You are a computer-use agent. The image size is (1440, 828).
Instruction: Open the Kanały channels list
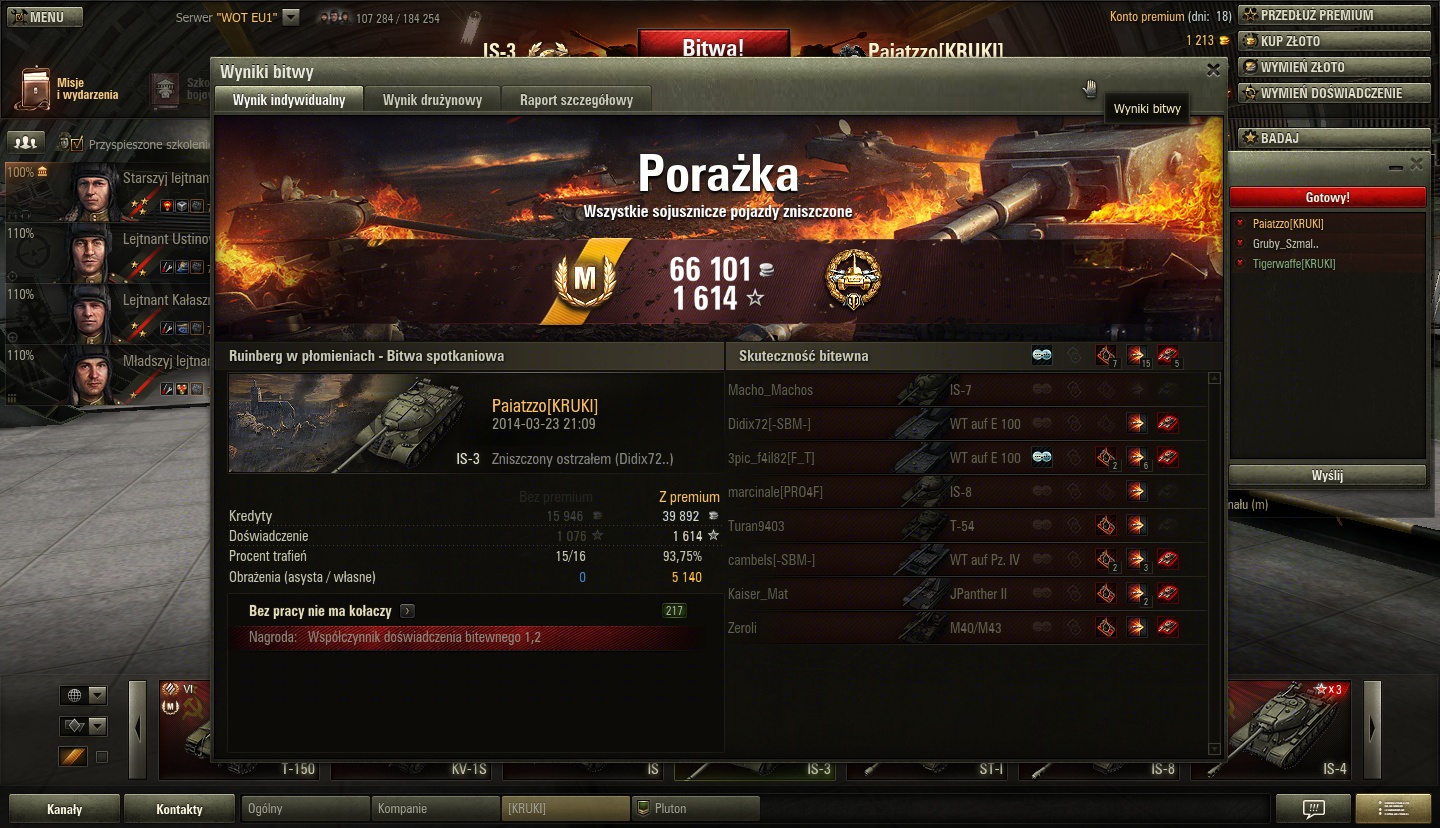tap(65, 809)
